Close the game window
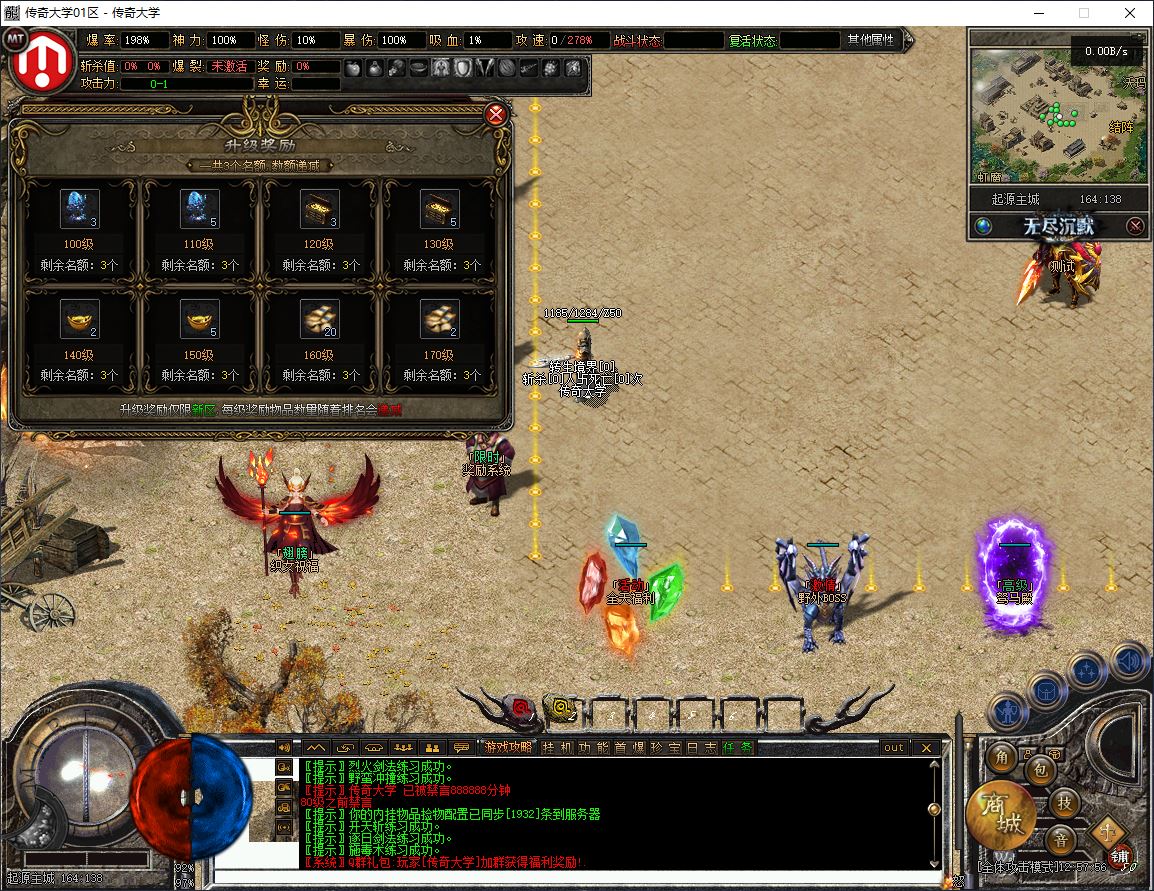The image size is (1154, 891). coord(1130,13)
